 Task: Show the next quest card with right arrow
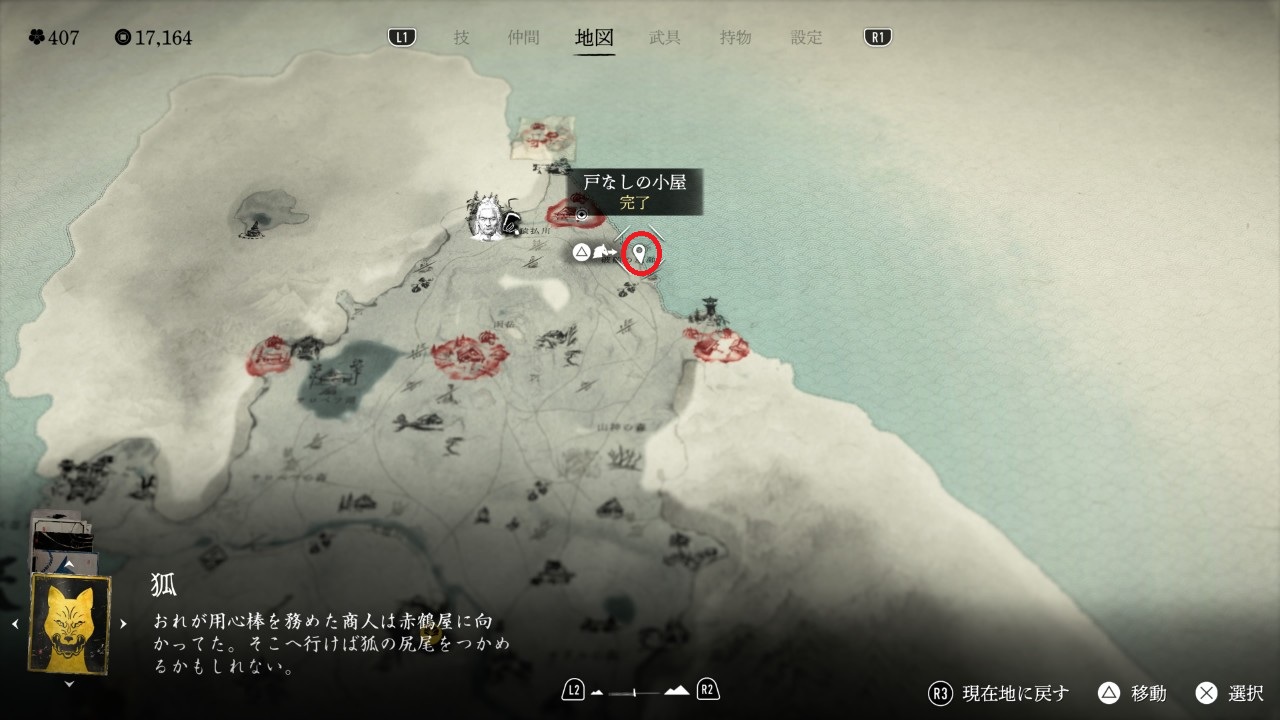(123, 624)
